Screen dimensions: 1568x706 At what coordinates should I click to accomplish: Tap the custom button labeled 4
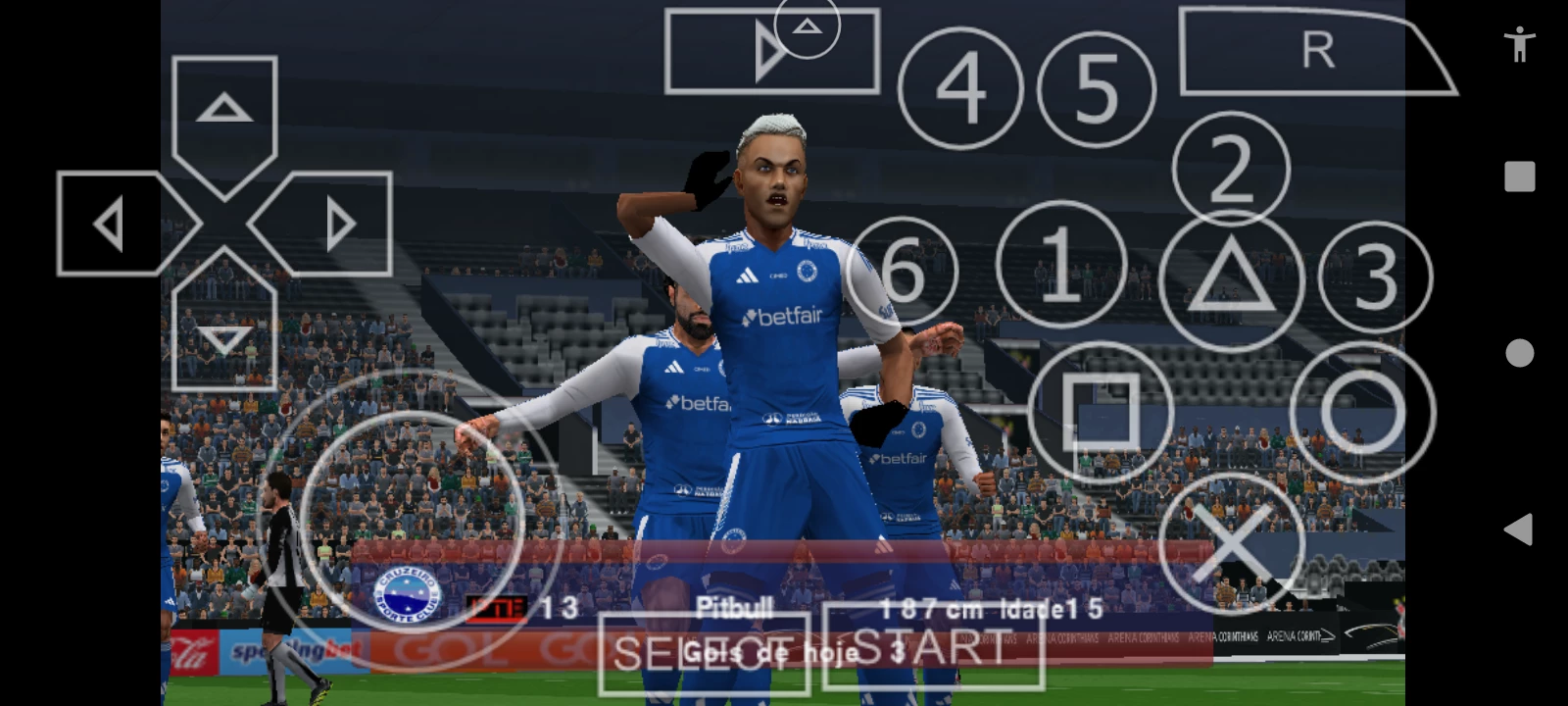click(959, 88)
